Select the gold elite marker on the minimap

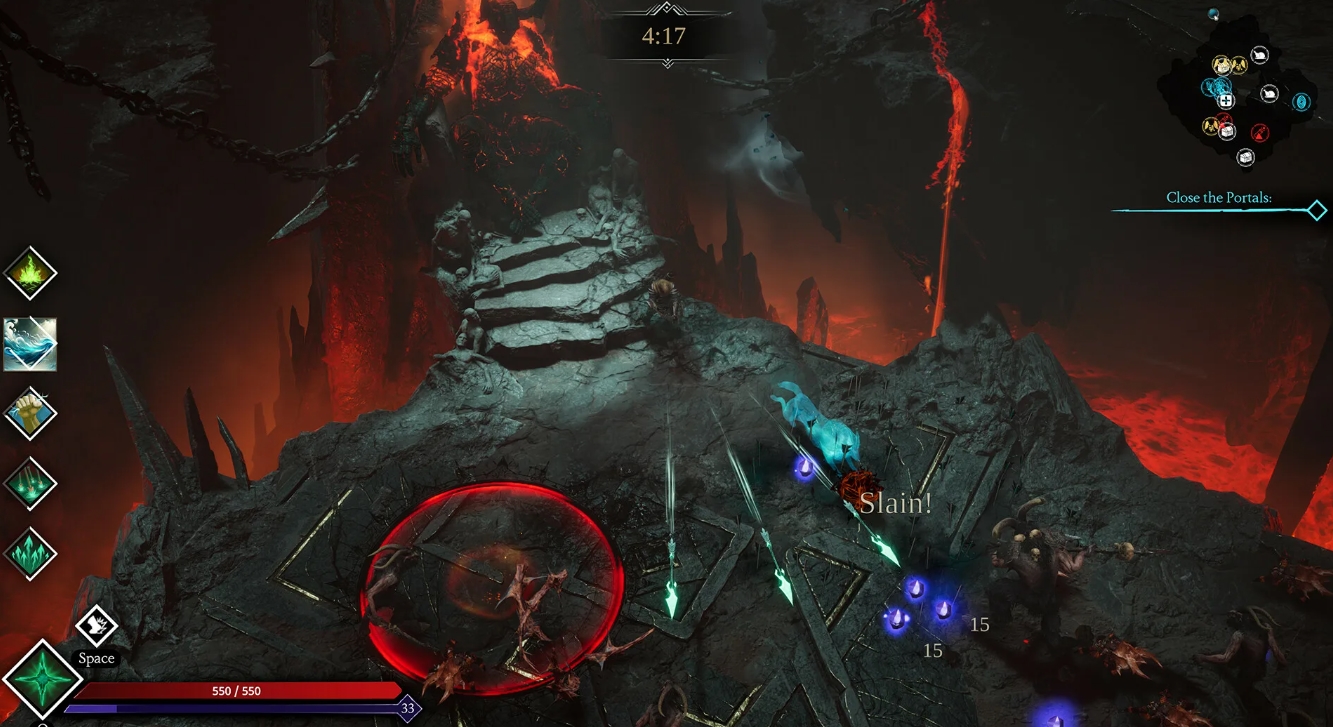tap(1221, 66)
